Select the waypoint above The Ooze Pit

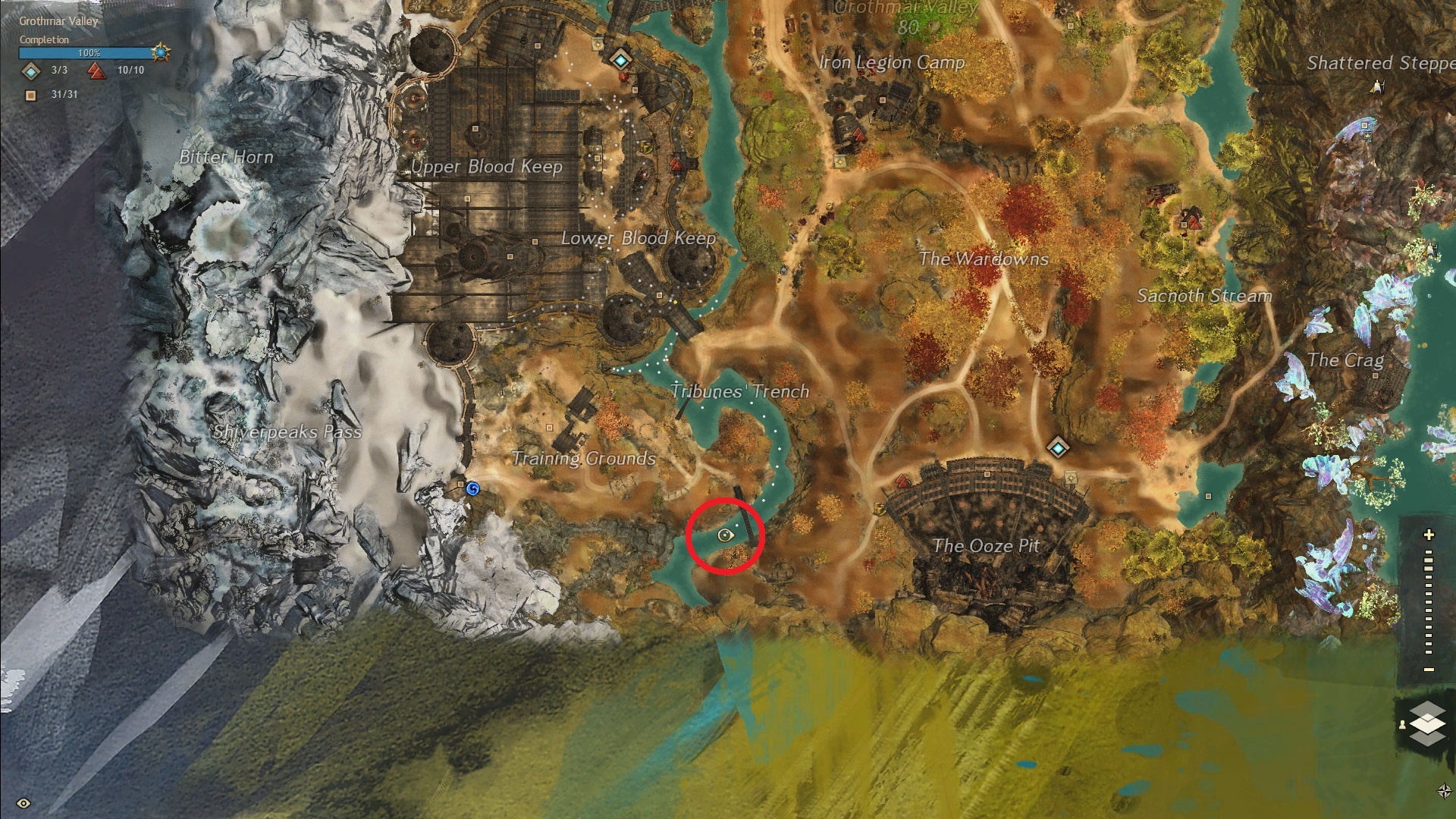[1058, 447]
